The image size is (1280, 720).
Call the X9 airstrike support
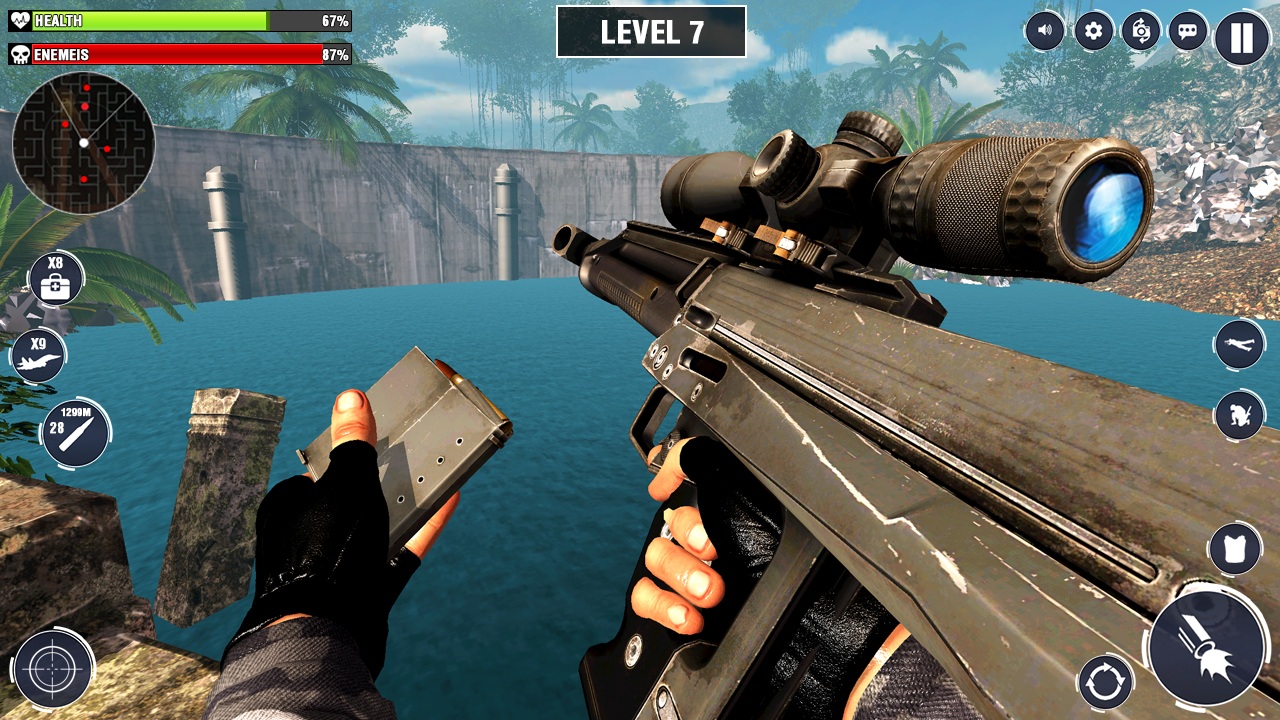click(x=38, y=354)
